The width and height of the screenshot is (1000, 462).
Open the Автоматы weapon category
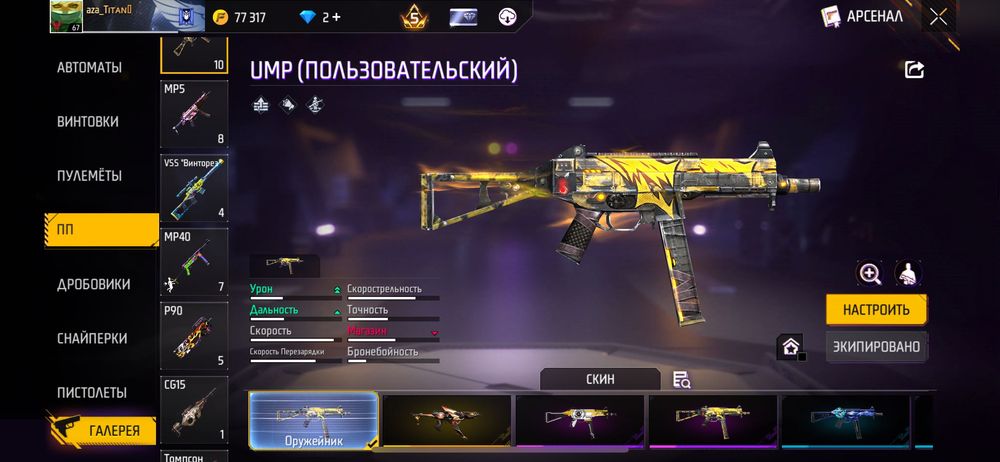(x=90, y=68)
